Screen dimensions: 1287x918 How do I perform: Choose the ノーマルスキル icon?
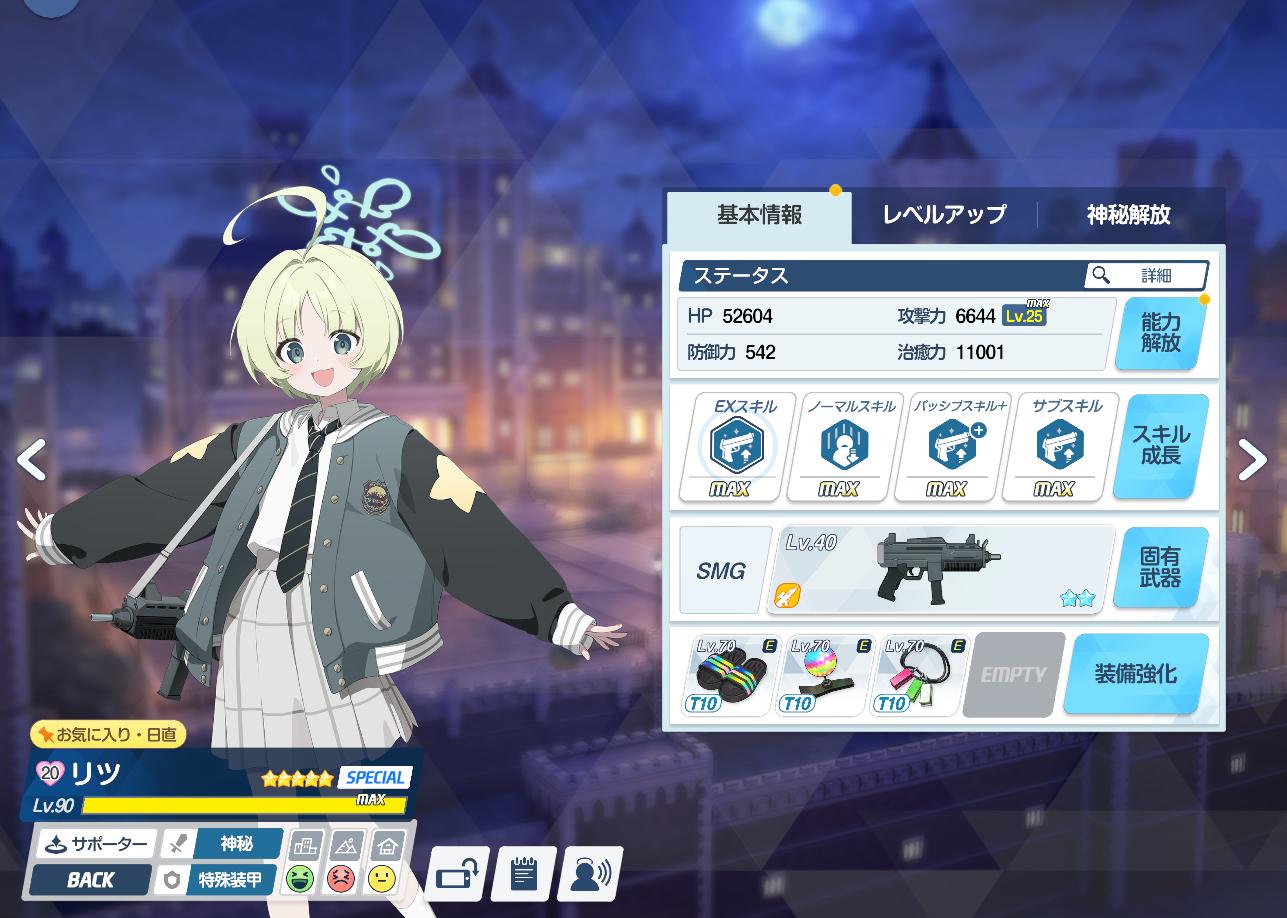pos(844,446)
